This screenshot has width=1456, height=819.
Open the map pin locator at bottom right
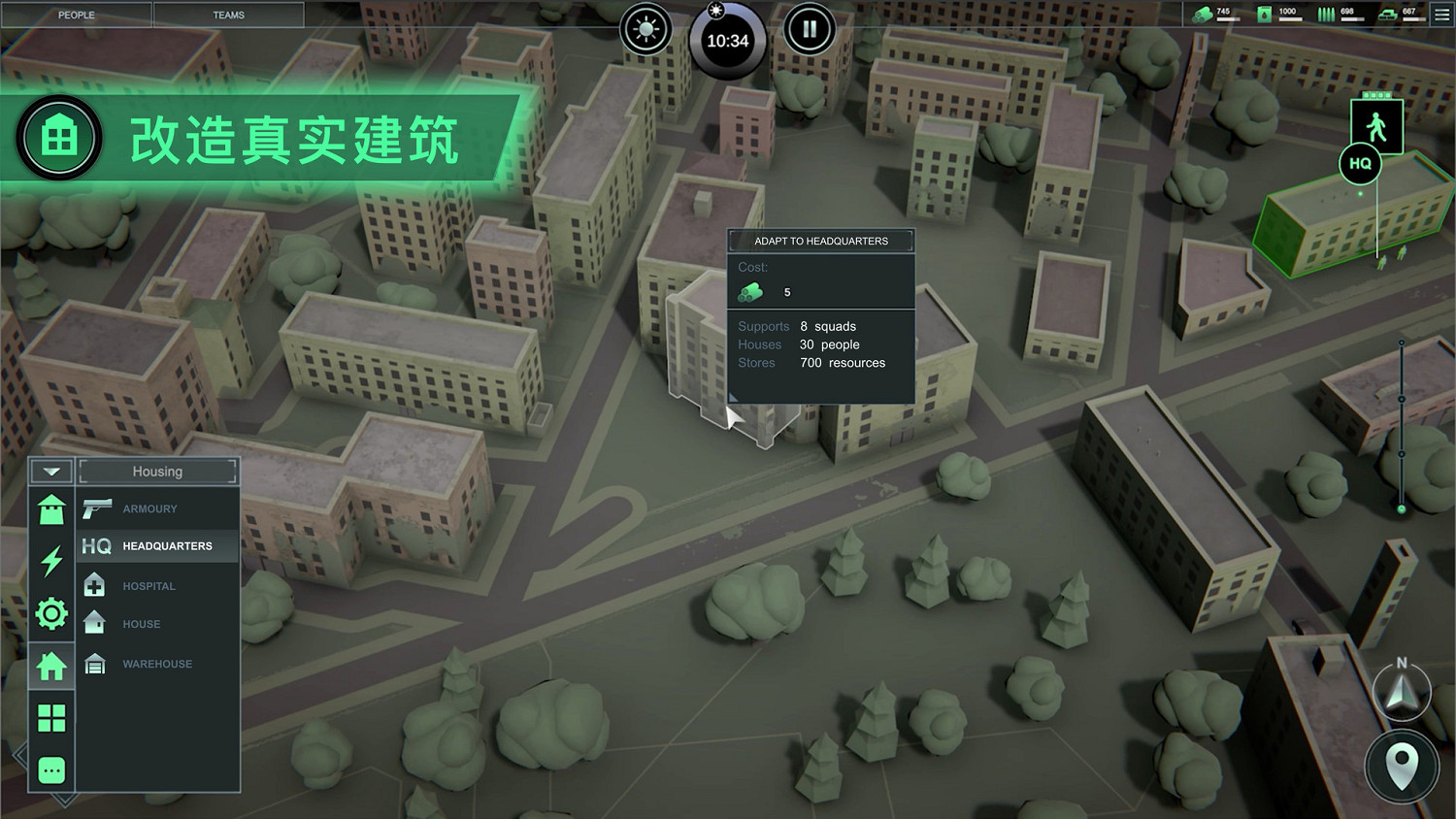[x=1401, y=767]
